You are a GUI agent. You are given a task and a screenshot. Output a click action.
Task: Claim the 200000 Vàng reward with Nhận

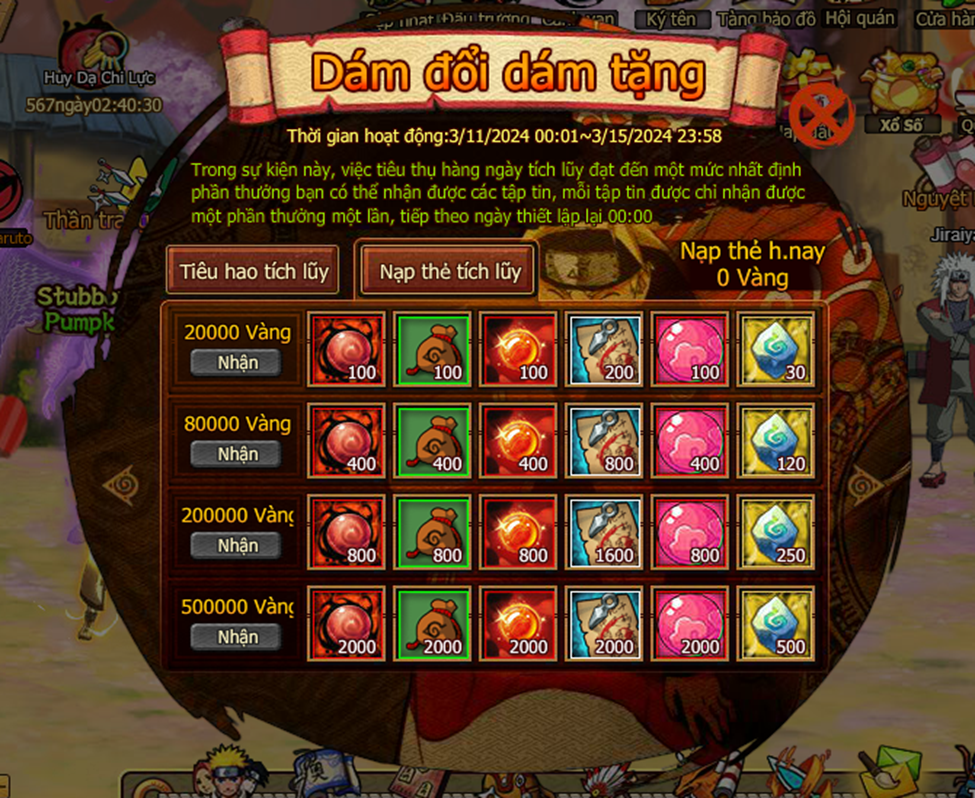tap(238, 545)
